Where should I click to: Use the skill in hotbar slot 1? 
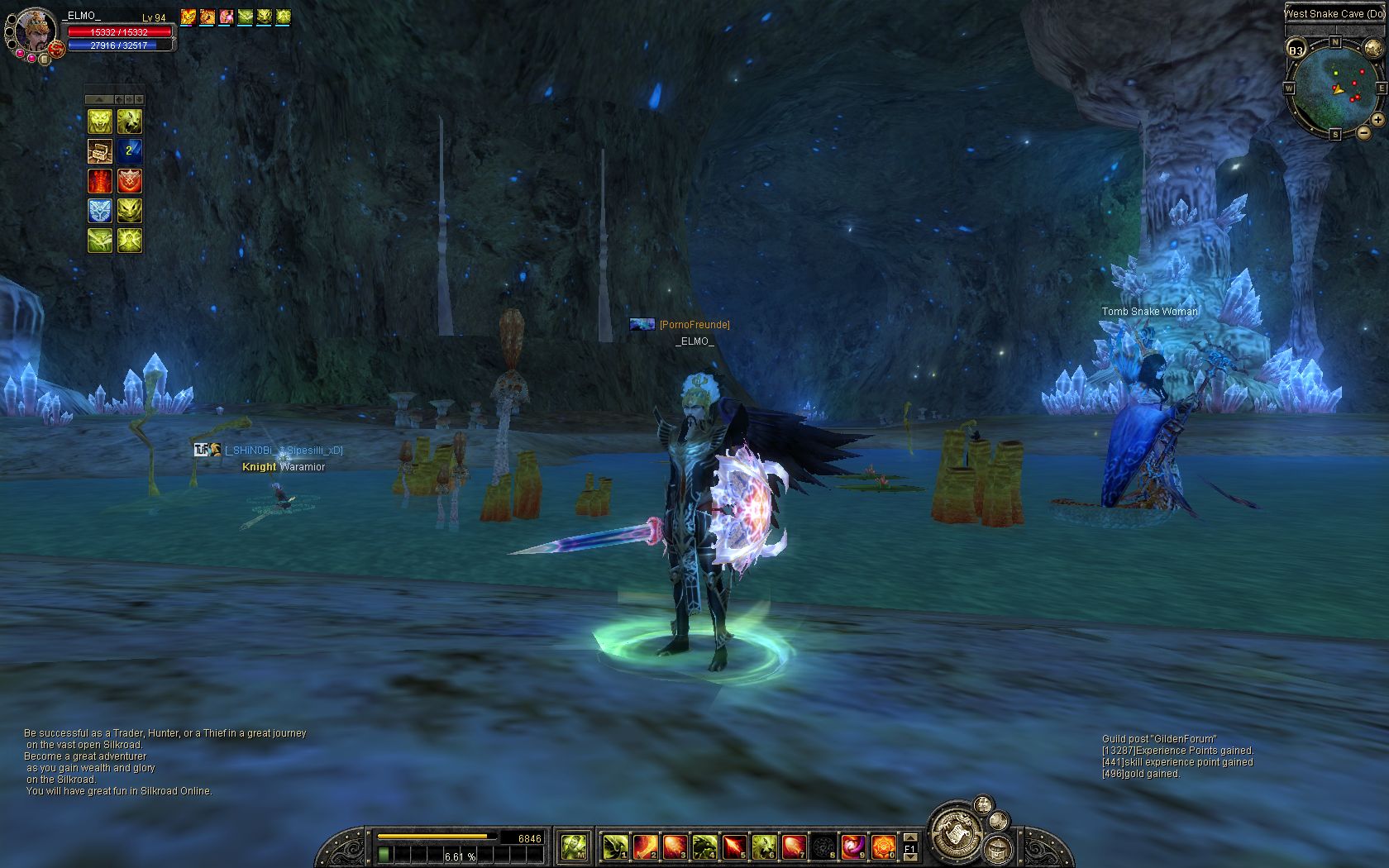(613, 847)
